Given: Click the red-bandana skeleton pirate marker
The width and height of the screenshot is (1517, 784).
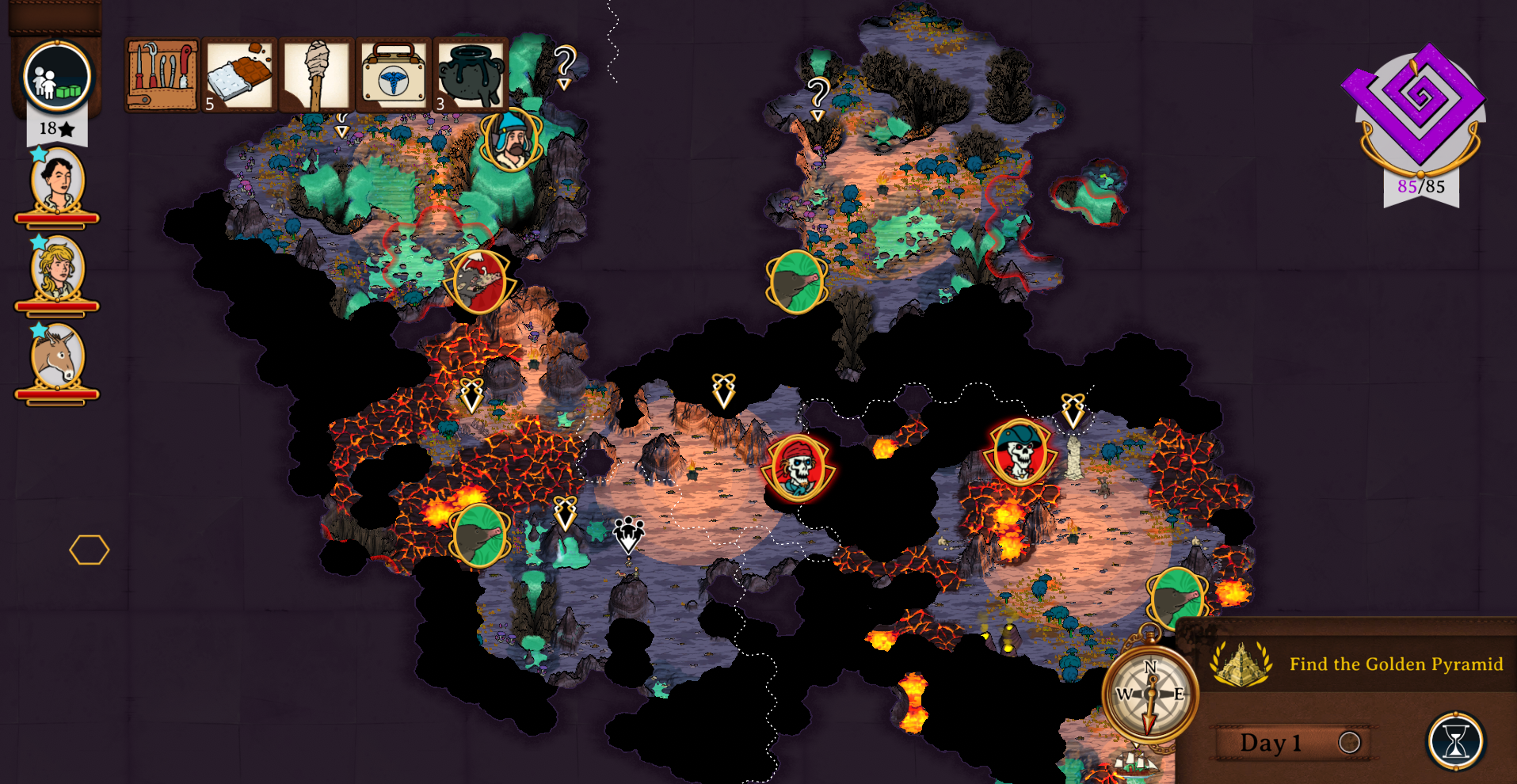Looking at the screenshot, I should (798, 467).
